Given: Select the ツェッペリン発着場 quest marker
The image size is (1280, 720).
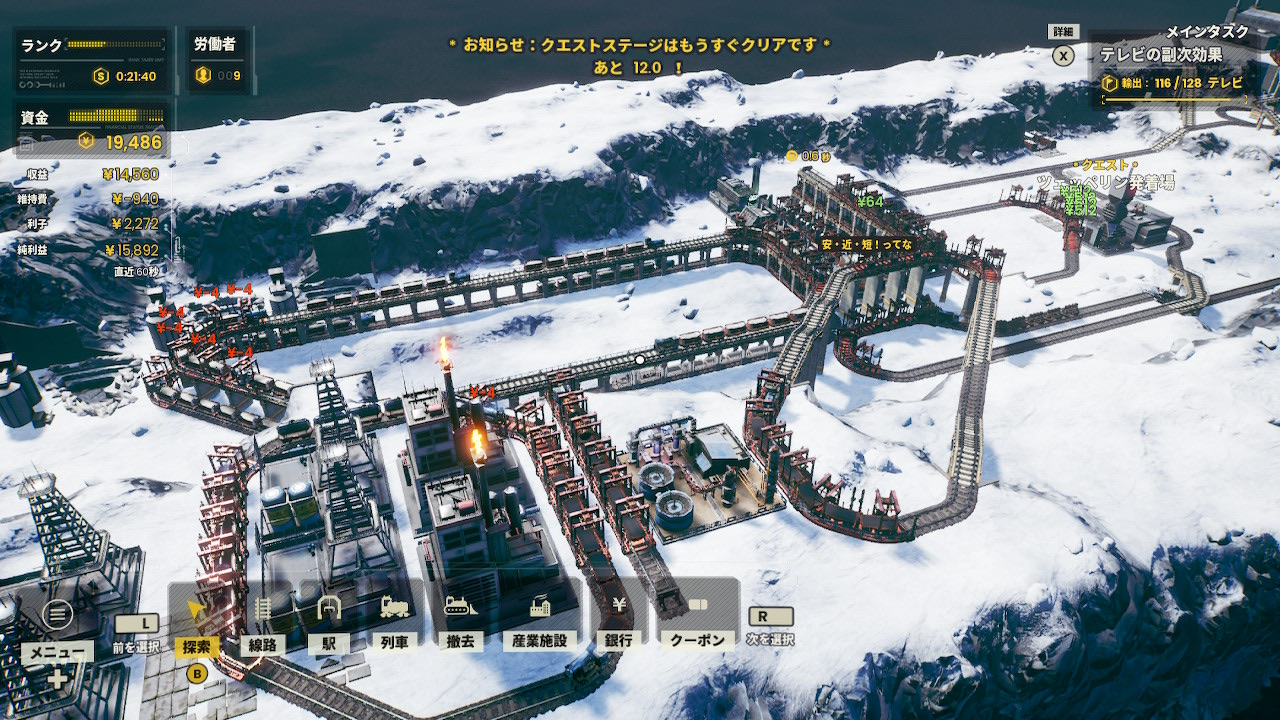Looking at the screenshot, I should pos(1104,183).
